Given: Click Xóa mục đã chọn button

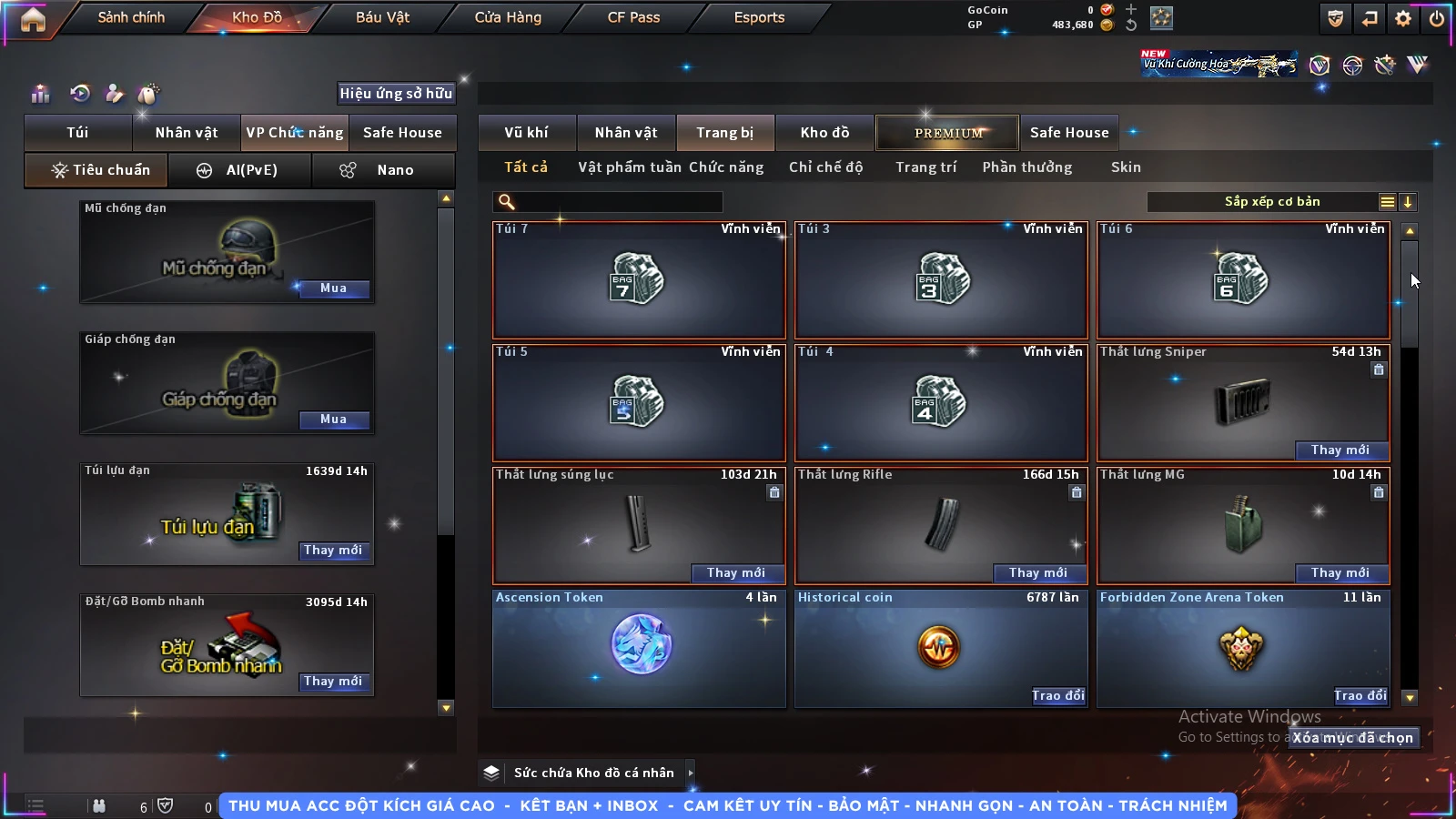Looking at the screenshot, I should tap(1352, 738).
